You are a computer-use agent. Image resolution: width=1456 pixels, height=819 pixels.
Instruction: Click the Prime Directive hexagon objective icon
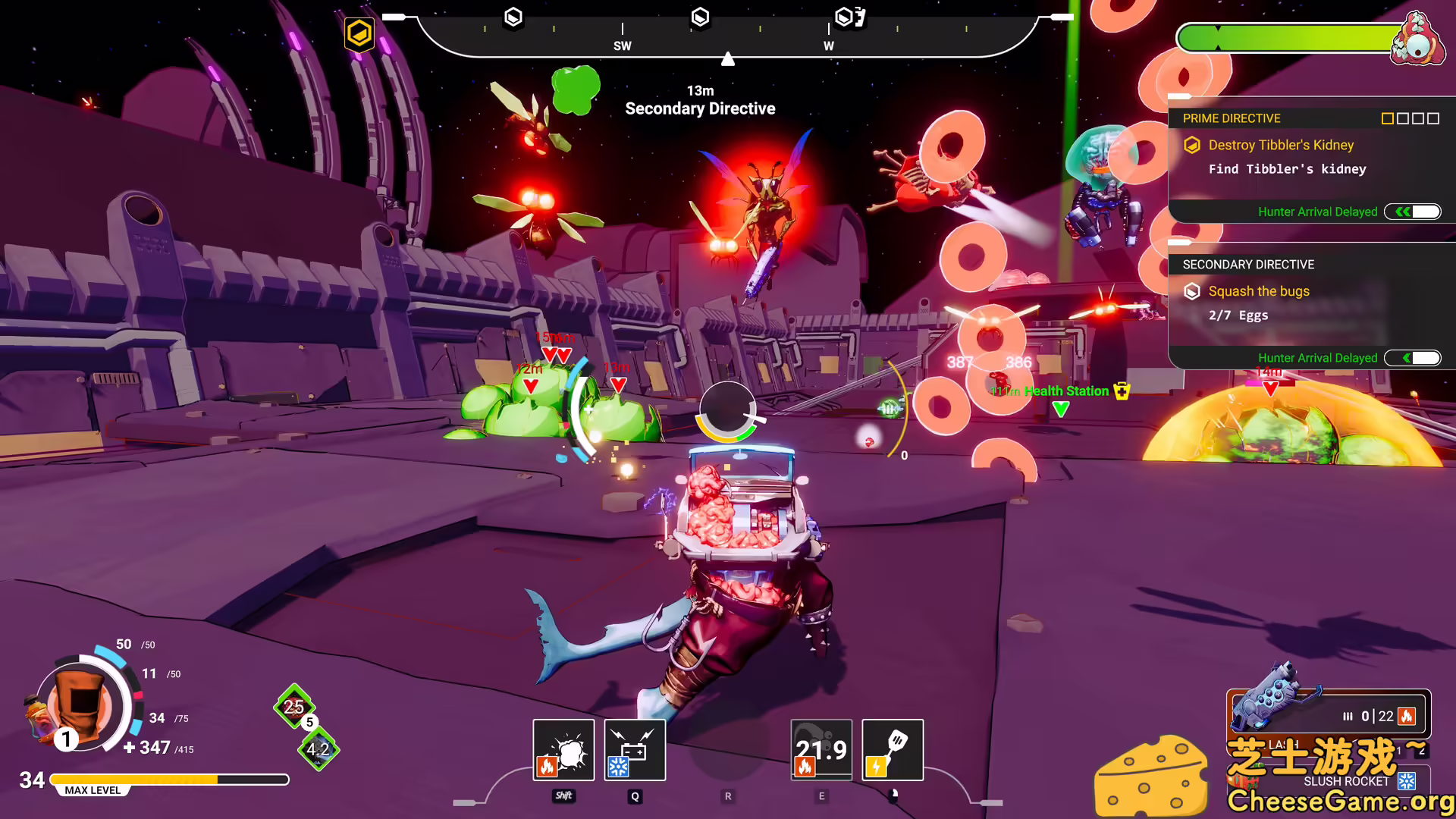[1193, 145]
